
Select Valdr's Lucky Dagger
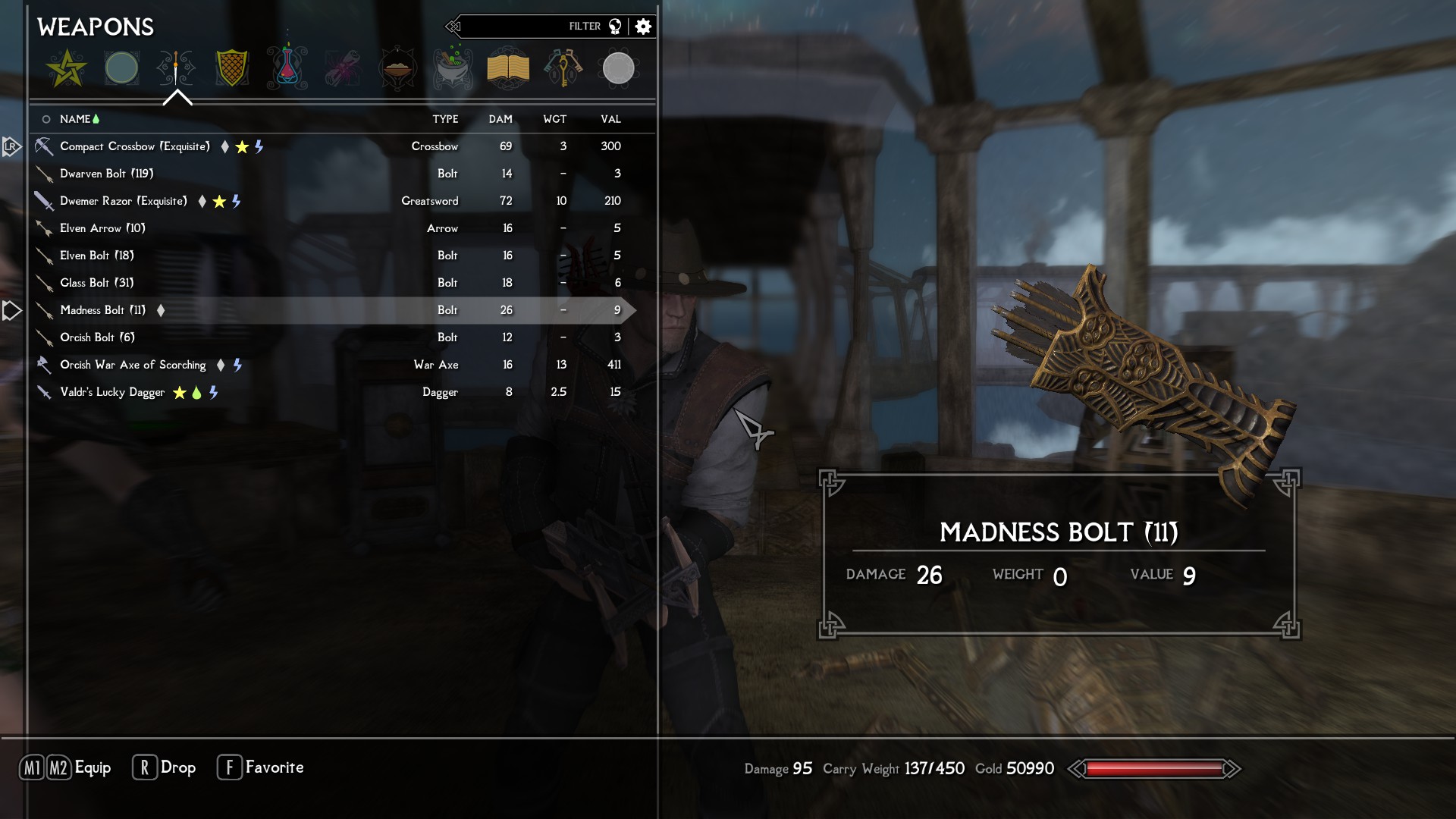coord(112,392)
